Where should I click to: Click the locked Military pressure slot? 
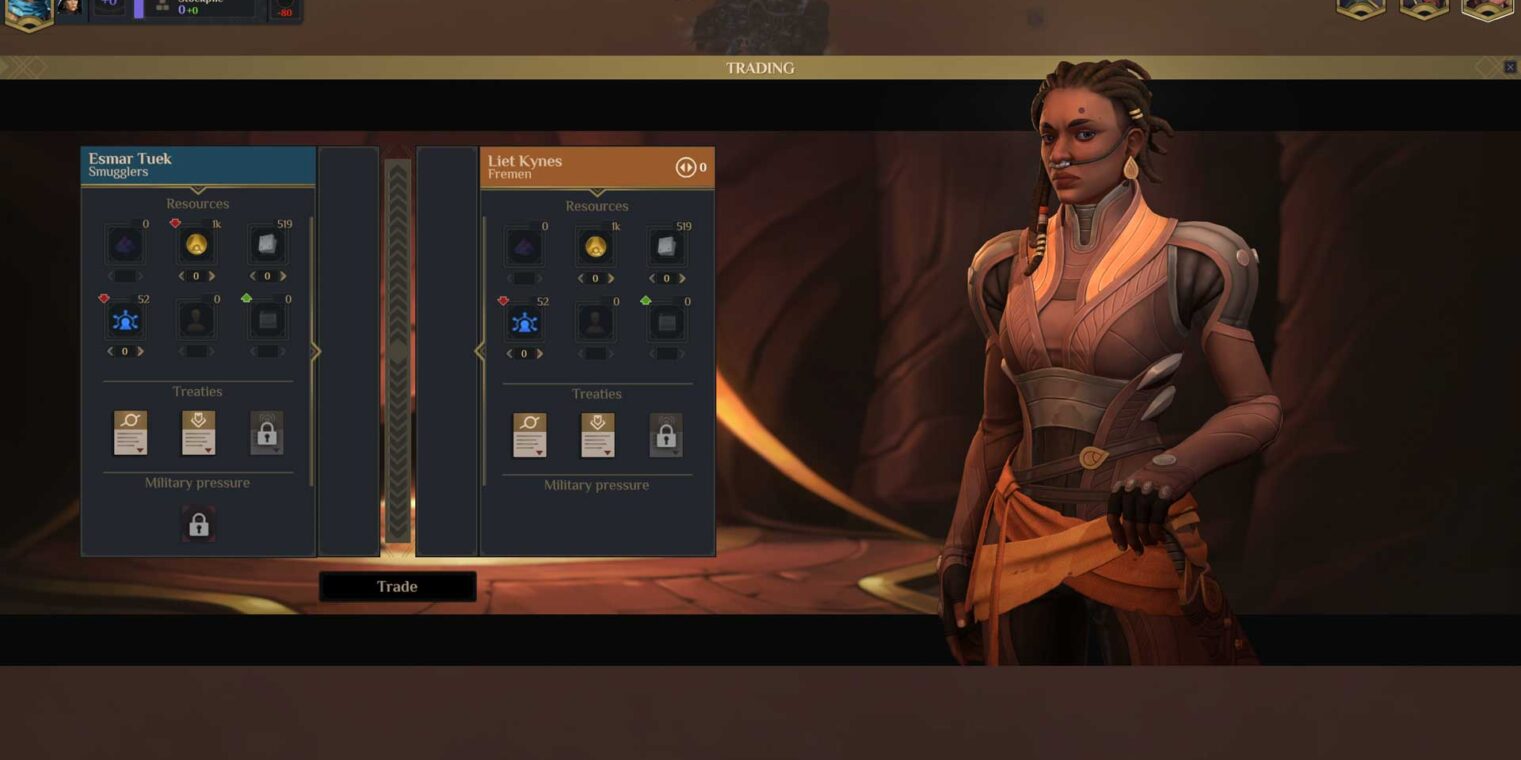point(198,525)
